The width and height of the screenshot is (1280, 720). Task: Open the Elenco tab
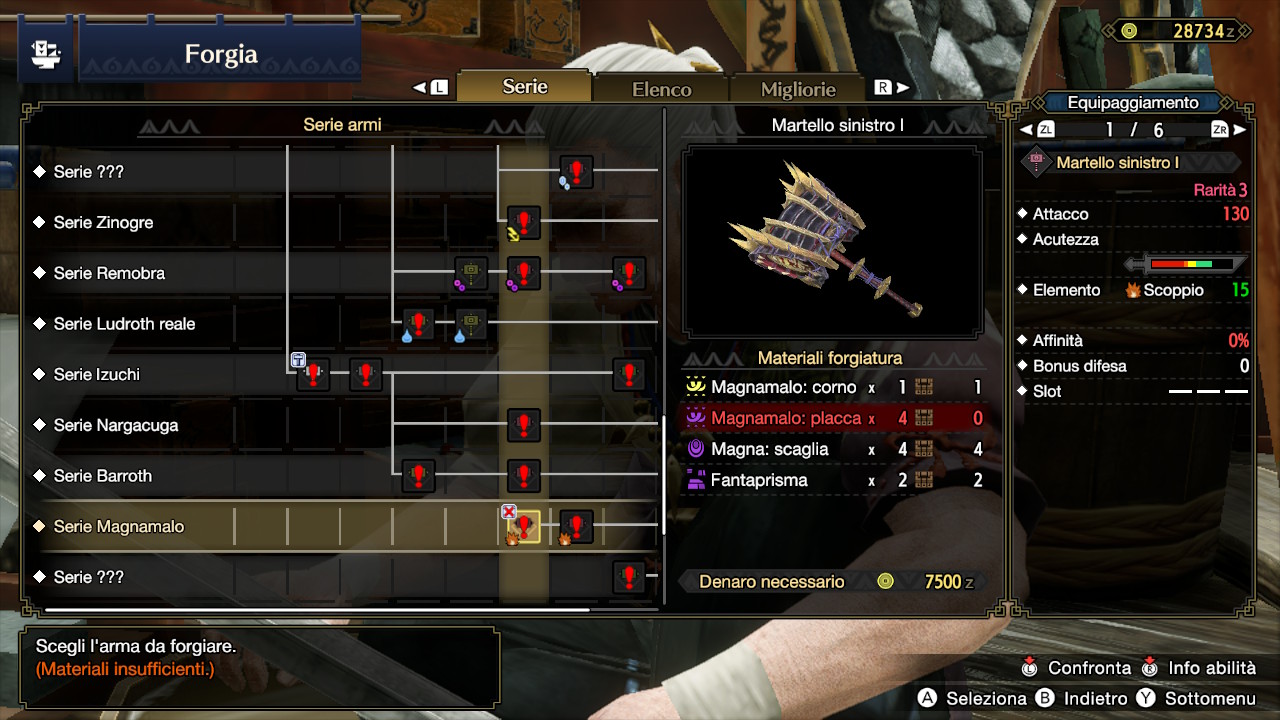[661, 89]
